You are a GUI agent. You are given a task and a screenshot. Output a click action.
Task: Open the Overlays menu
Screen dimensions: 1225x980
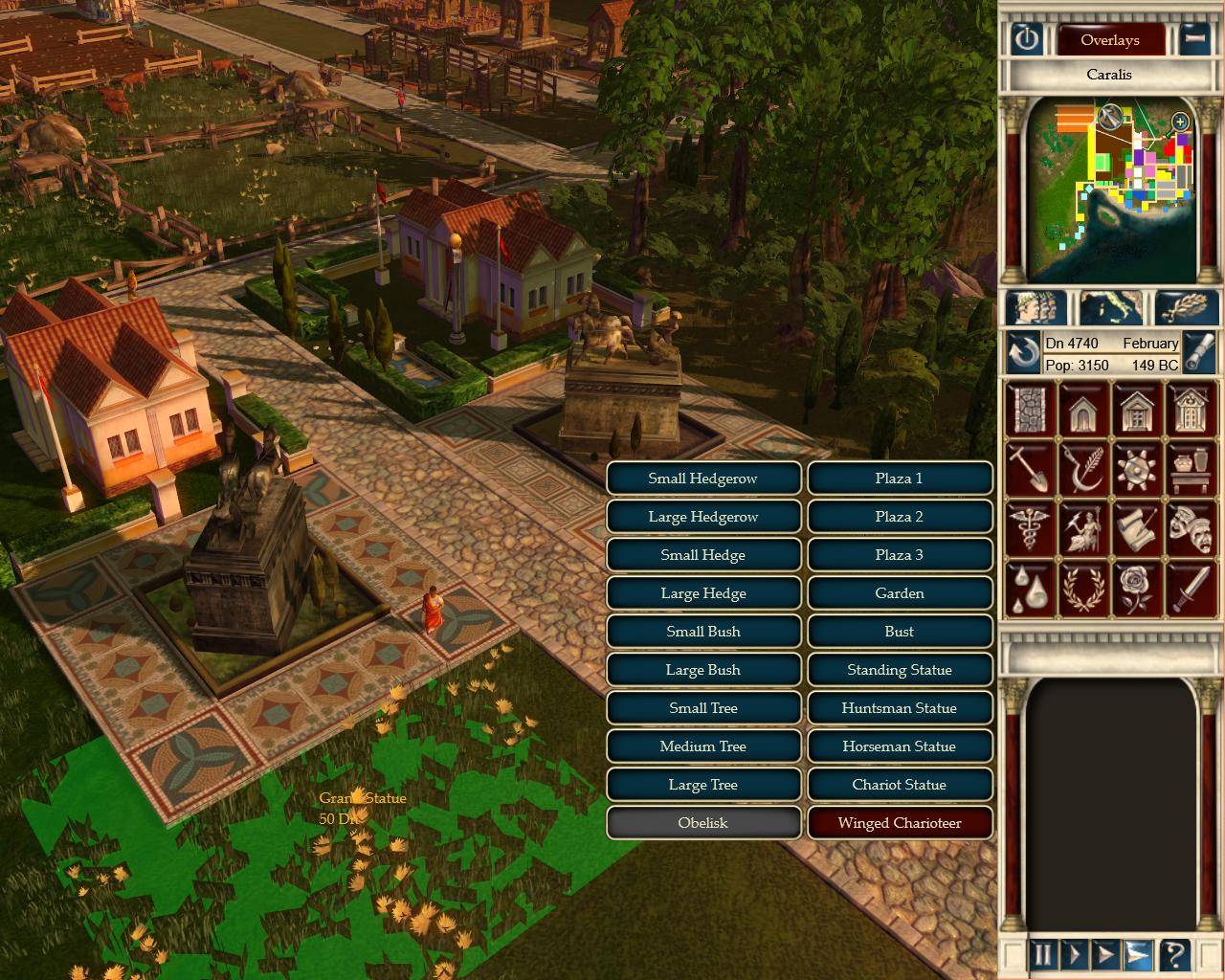tap(1109, 40)
